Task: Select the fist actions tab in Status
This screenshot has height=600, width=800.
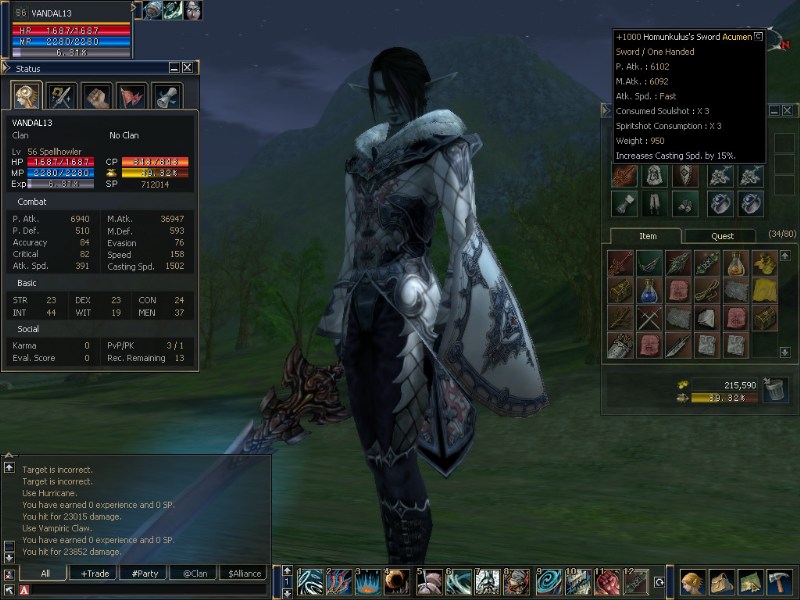Action: pos(97,96)
